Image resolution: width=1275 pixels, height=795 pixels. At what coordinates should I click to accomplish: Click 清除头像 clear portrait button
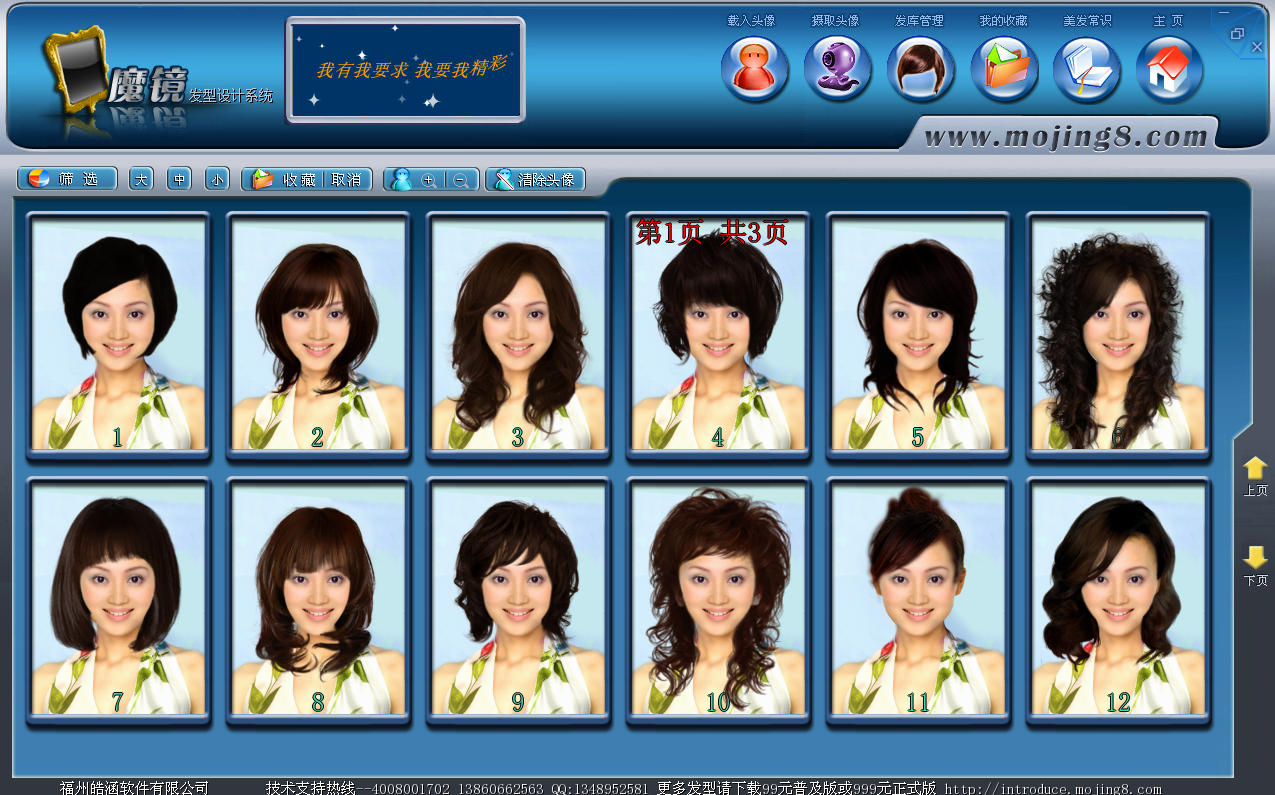pos(535,180)
